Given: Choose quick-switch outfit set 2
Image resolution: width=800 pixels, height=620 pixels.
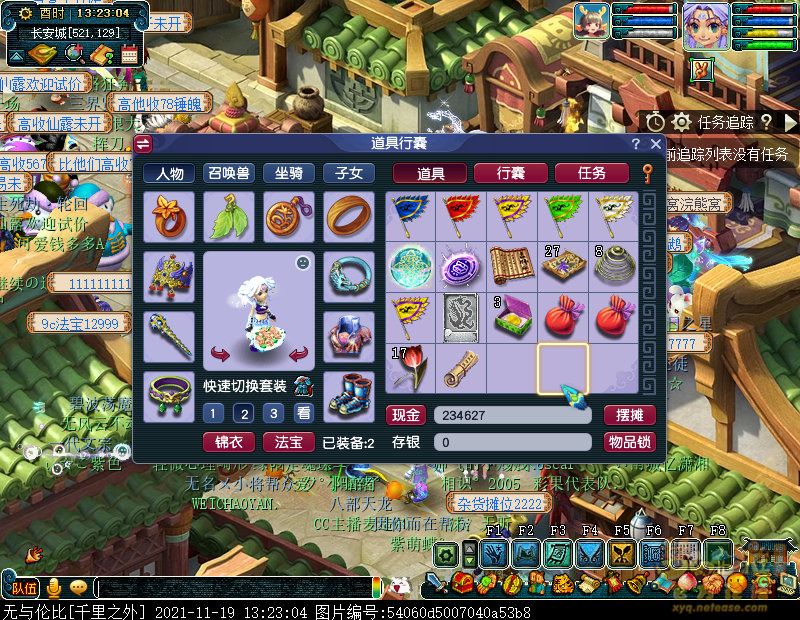Looking at the screenshot, I should (x=243, y=413).
